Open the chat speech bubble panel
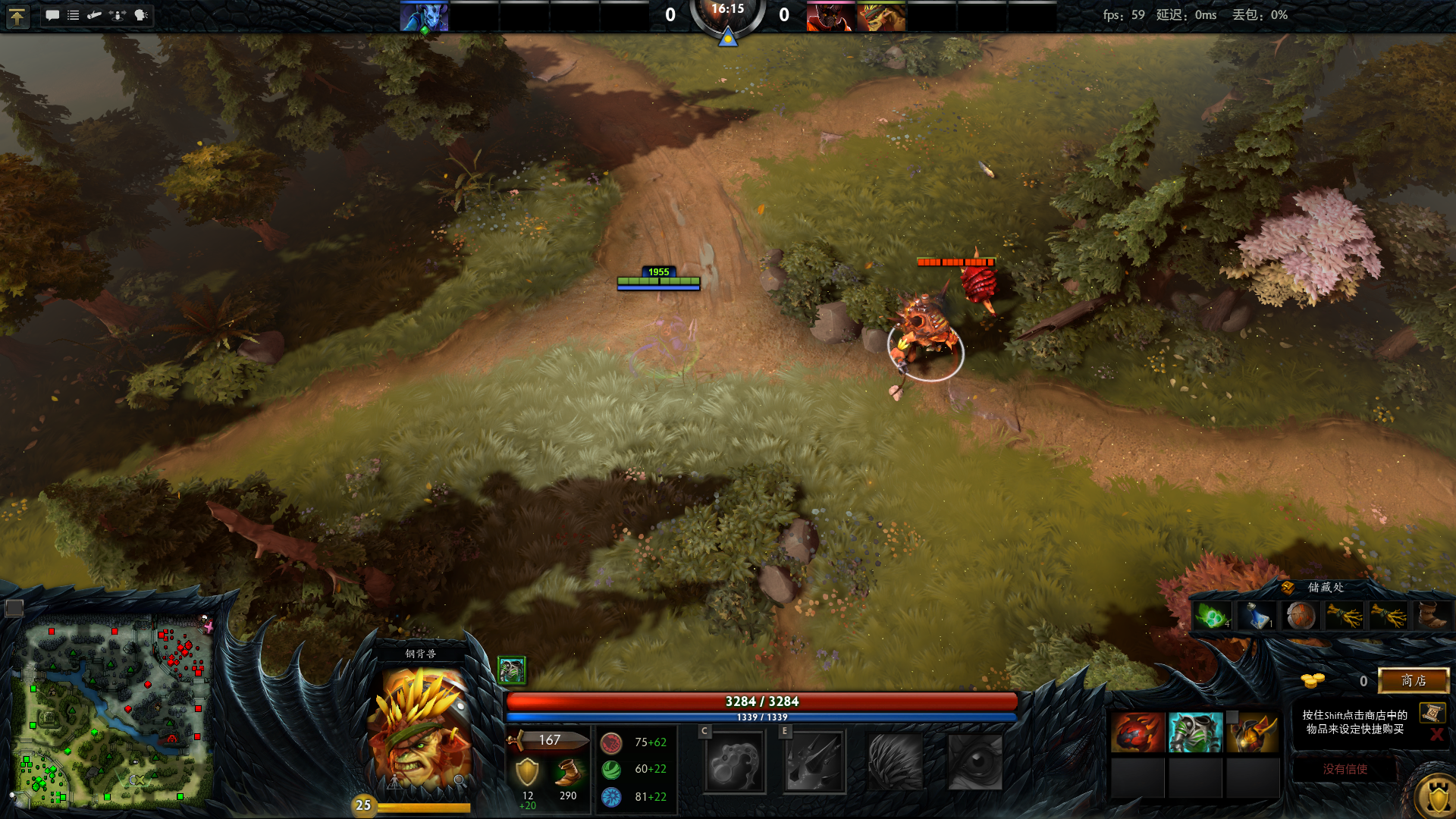Image resolution: width=1456 pixels, height=819 pixels. tap(52, 15)
